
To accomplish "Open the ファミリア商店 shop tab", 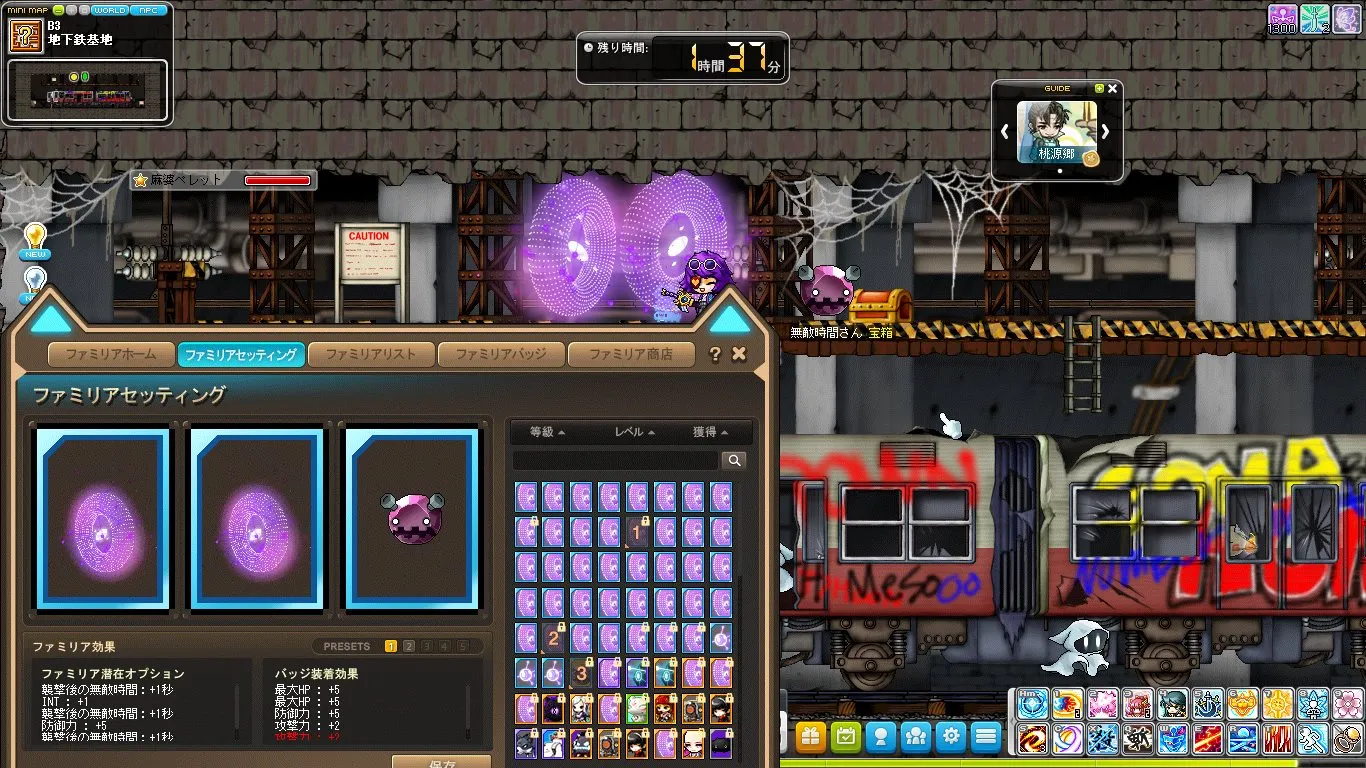I will click(x=630, y=354).
